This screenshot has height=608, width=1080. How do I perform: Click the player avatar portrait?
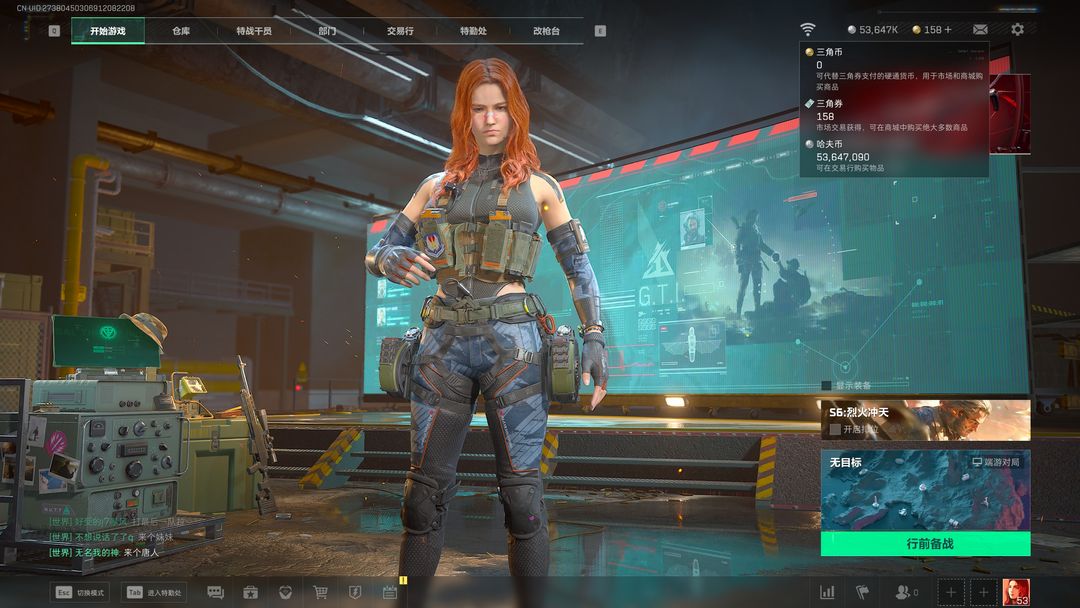1016,592
